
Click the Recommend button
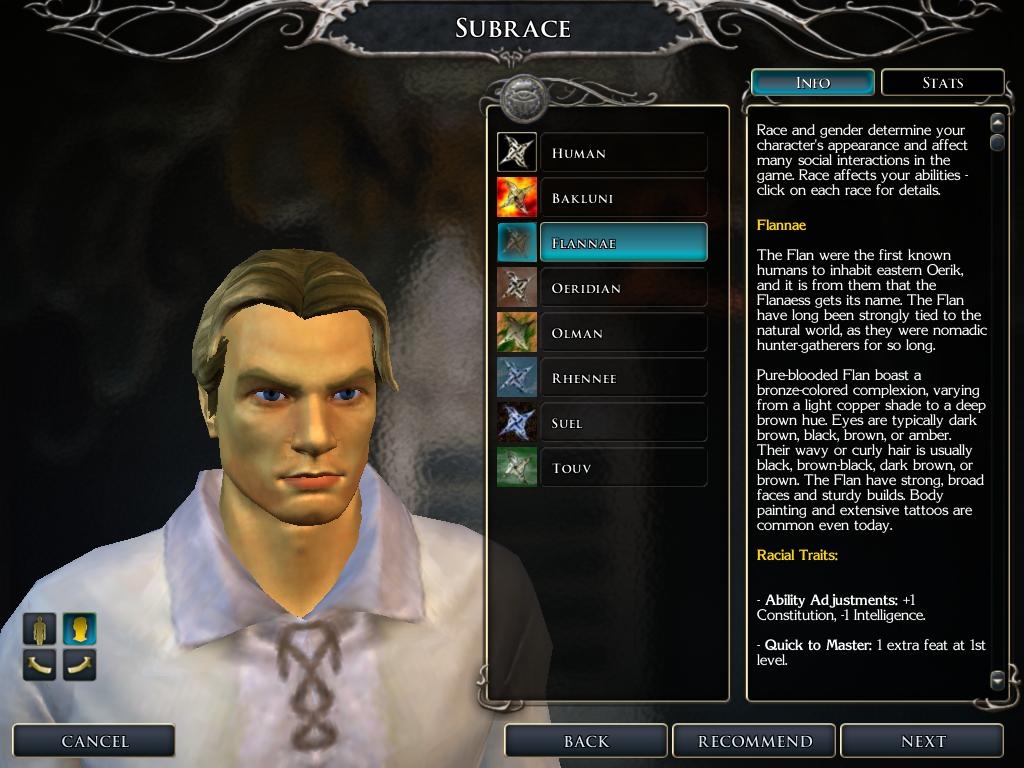pyautogui.click(x=755, y=741)
